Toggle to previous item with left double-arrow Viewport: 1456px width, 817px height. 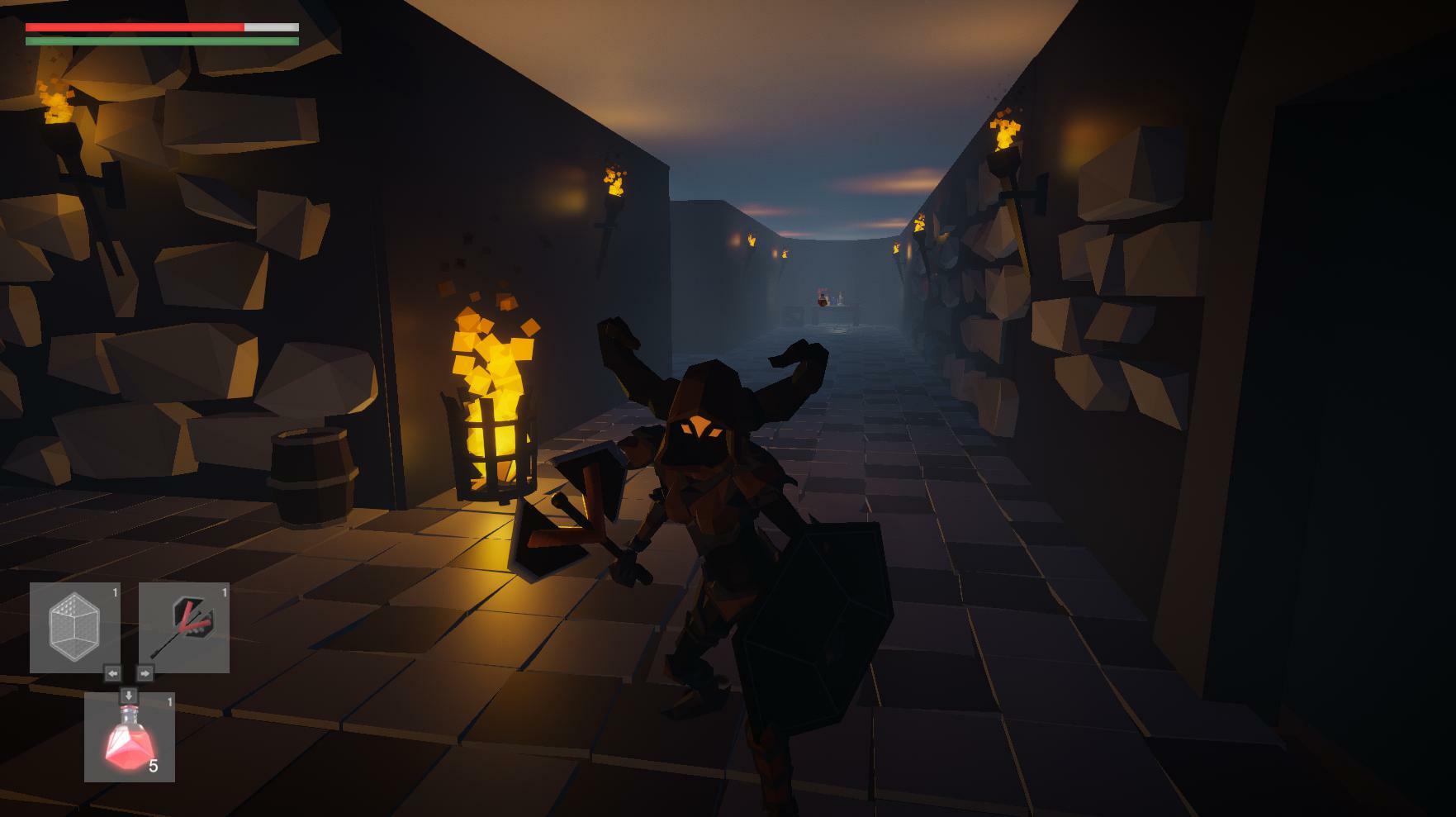click(113, 672)
